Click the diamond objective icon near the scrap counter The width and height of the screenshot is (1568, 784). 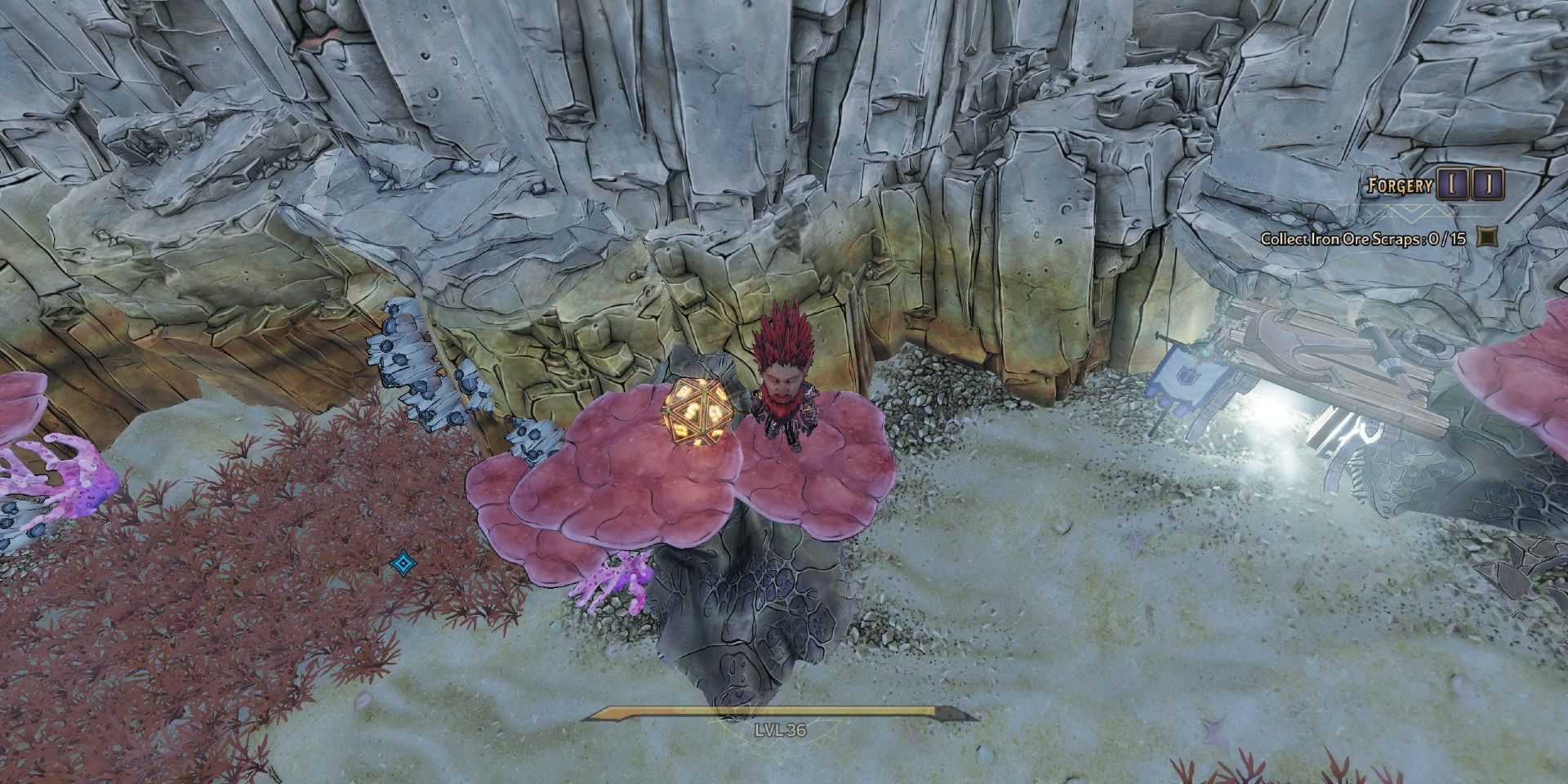coord(1488,238)
